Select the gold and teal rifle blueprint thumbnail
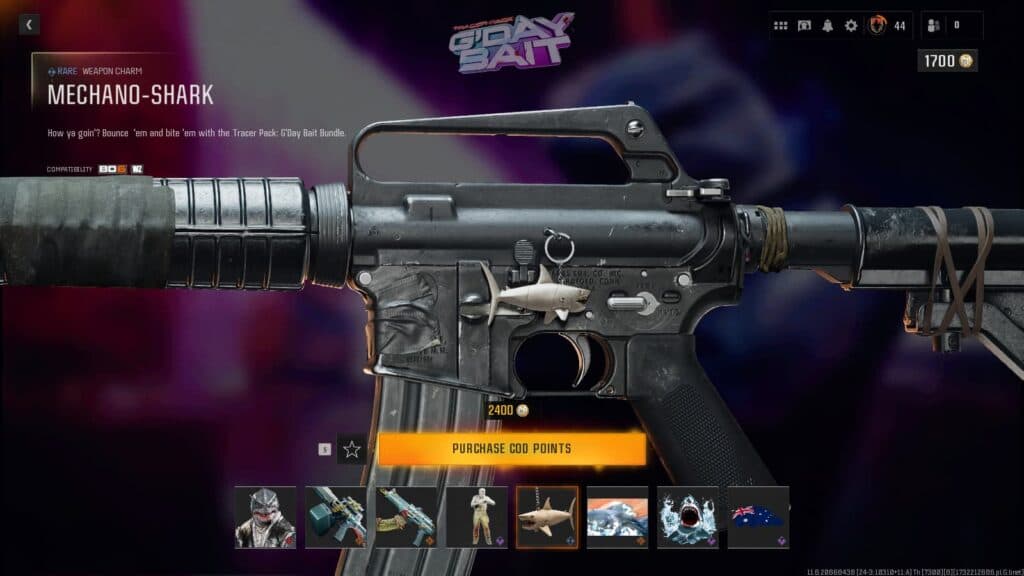 click(406, 517)
